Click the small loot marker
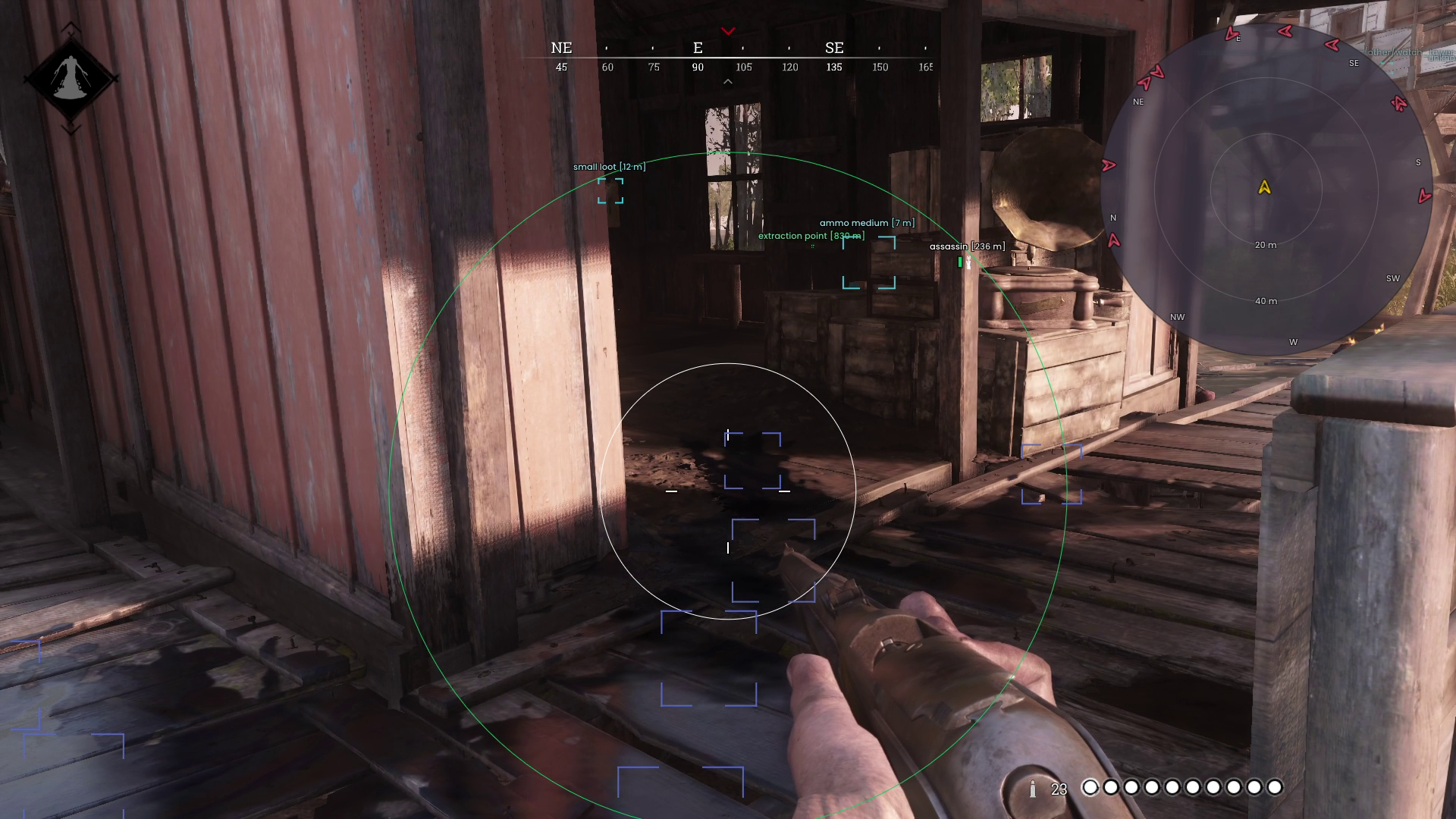The image size is (1456, 819). tap(610, 190)
